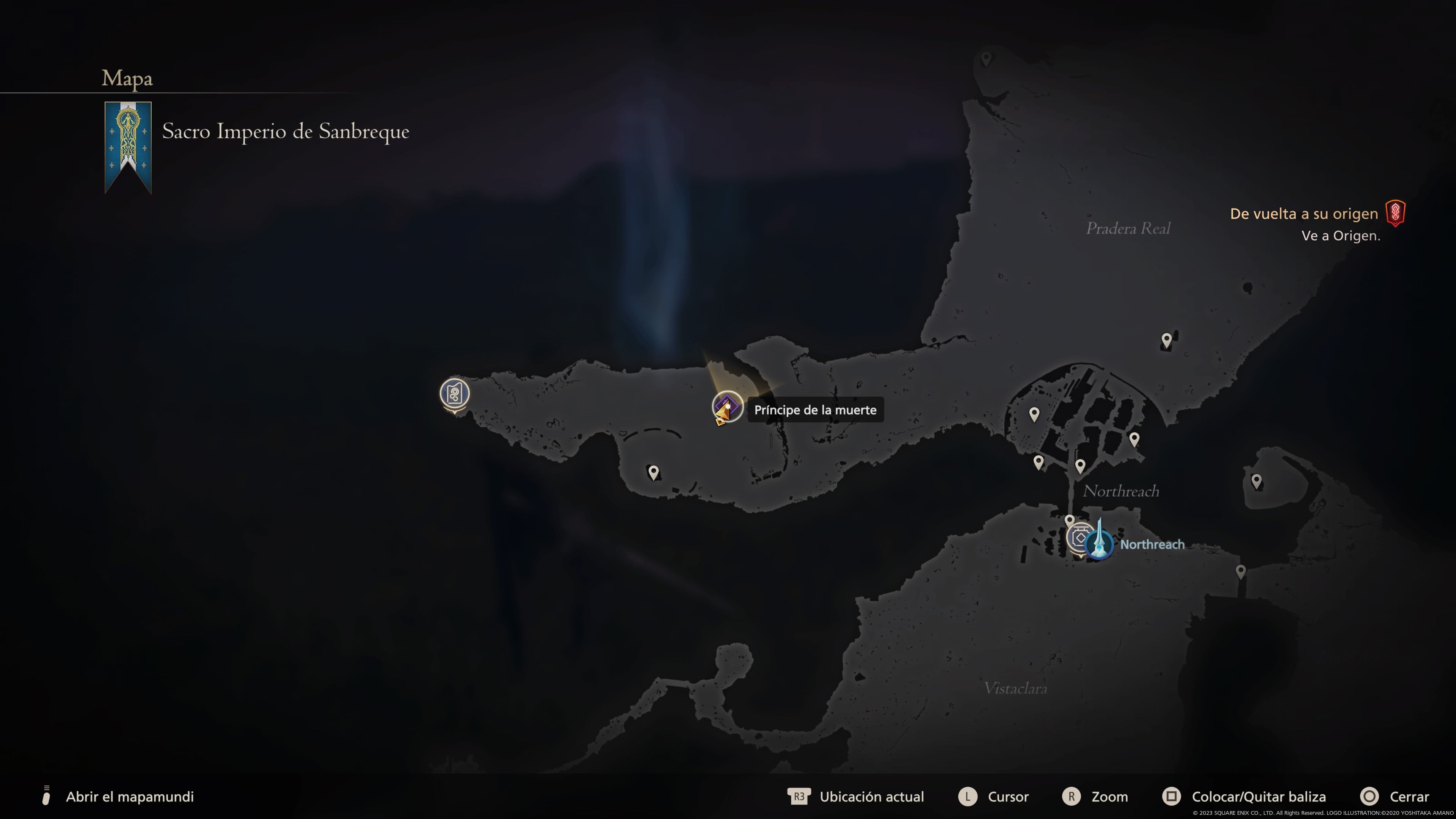Viewport: 1456px width, 819px height.
Task: Select the pin at the map's northernmost tip
Action: pos(986,58)
